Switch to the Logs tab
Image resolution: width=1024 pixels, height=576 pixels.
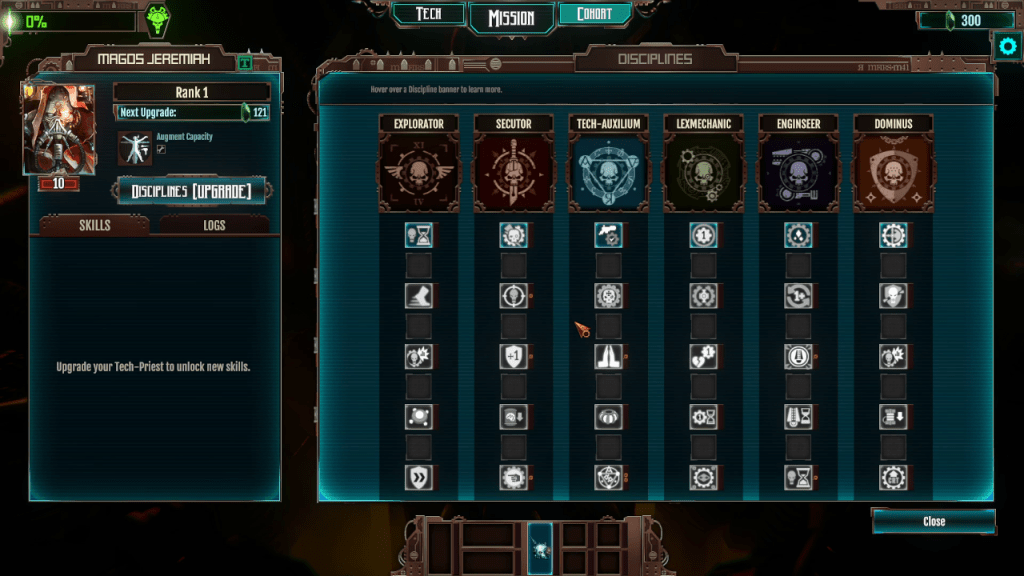pyautogui.click(x=214, y=225)
